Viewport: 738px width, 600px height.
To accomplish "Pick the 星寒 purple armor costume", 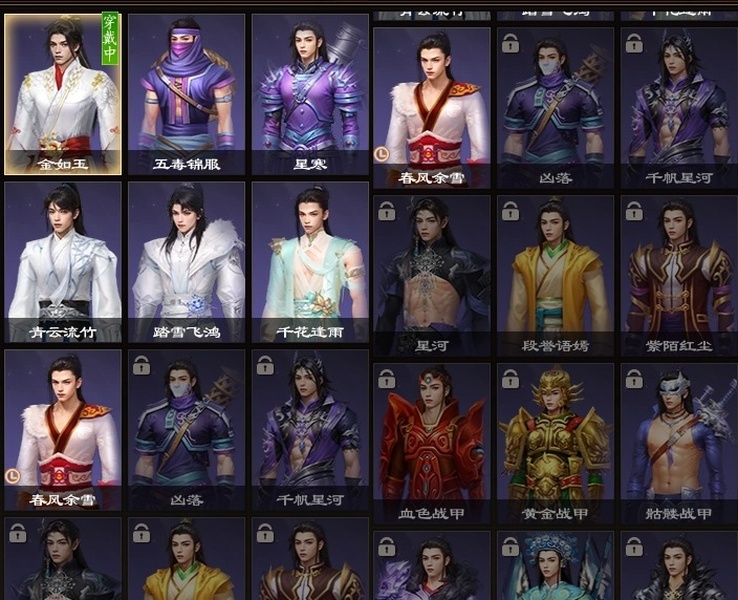I will tap(310, 95).
